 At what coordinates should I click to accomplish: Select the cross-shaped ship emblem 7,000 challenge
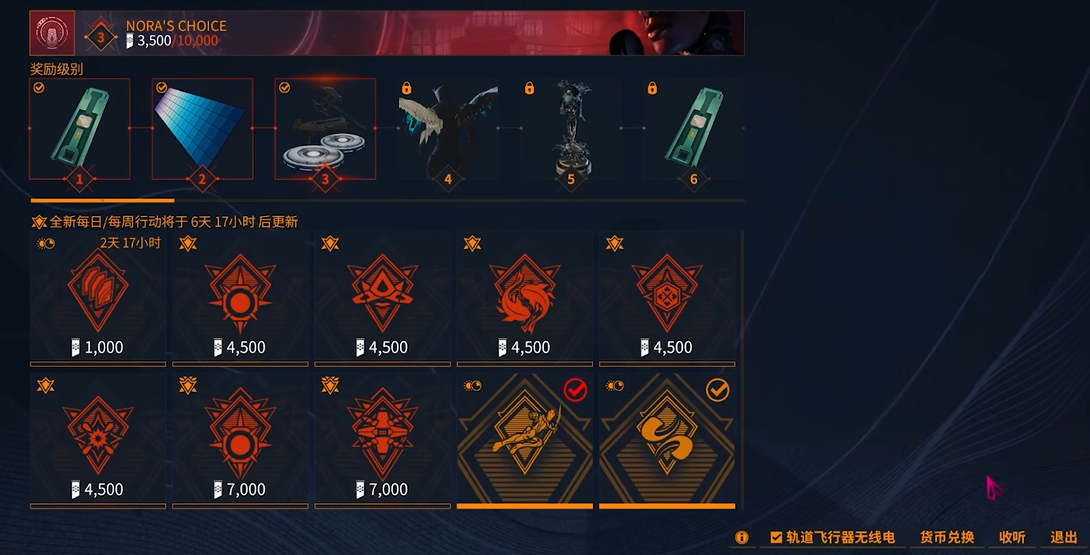coord(382,437)
